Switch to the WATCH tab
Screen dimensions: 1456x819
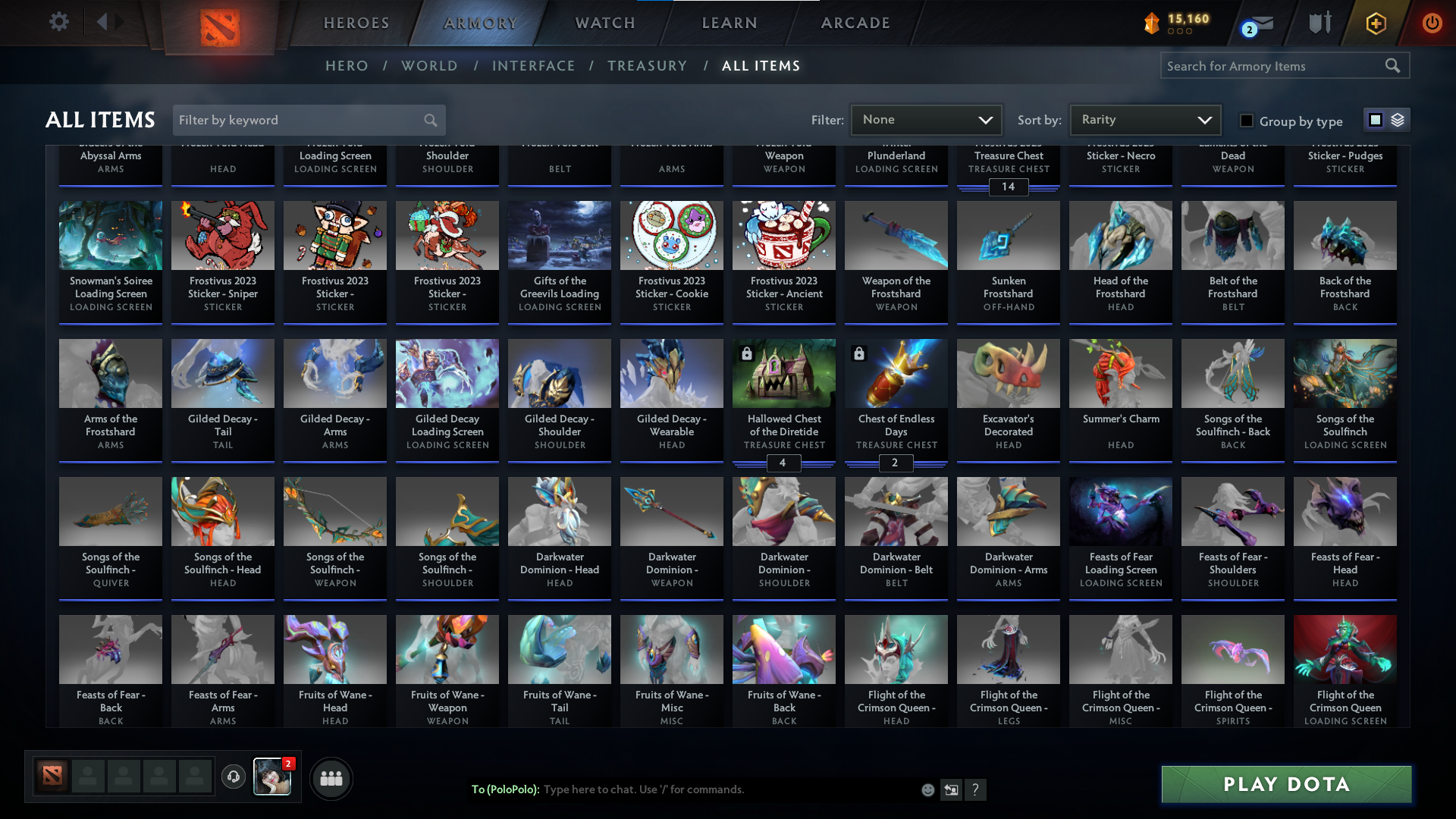(x=604, y=23)
